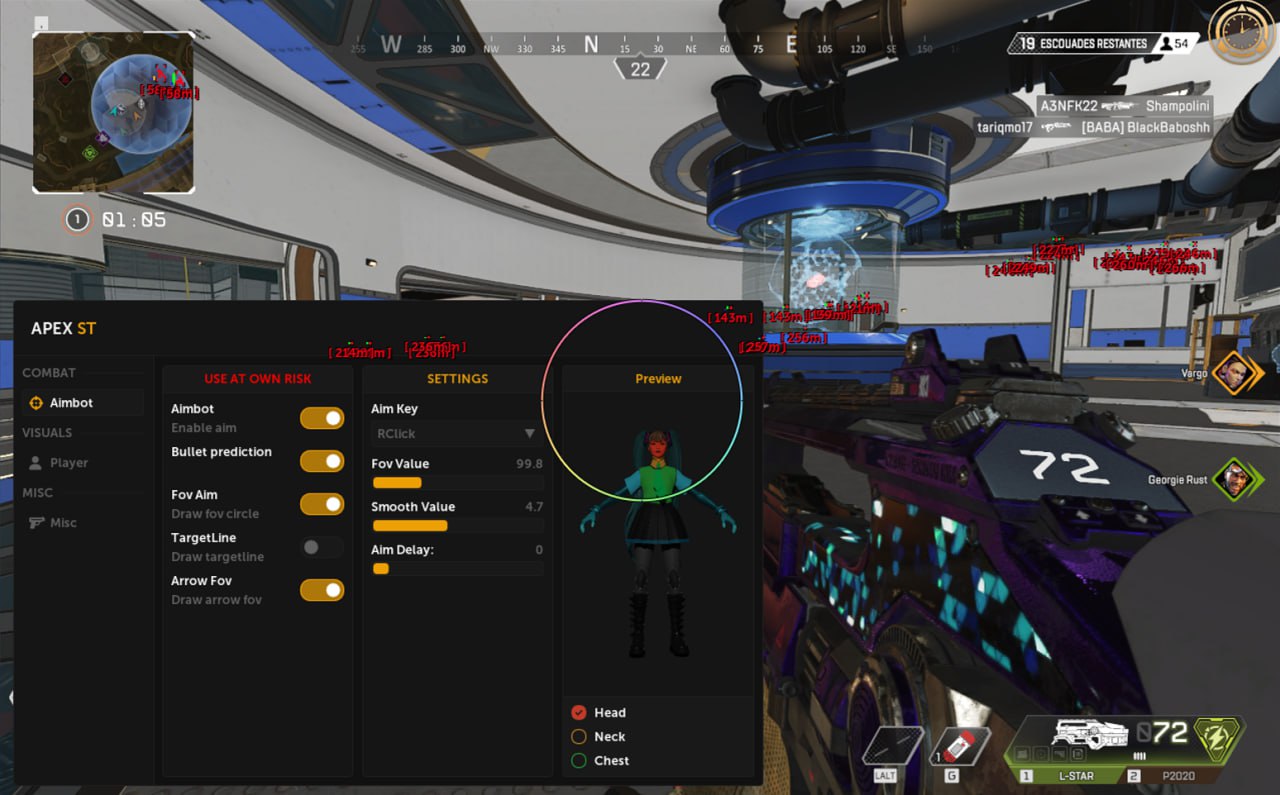1280x795 pixels.
Task: Open the Aim Key dropdown showing RClick
Action: point(456,434)
